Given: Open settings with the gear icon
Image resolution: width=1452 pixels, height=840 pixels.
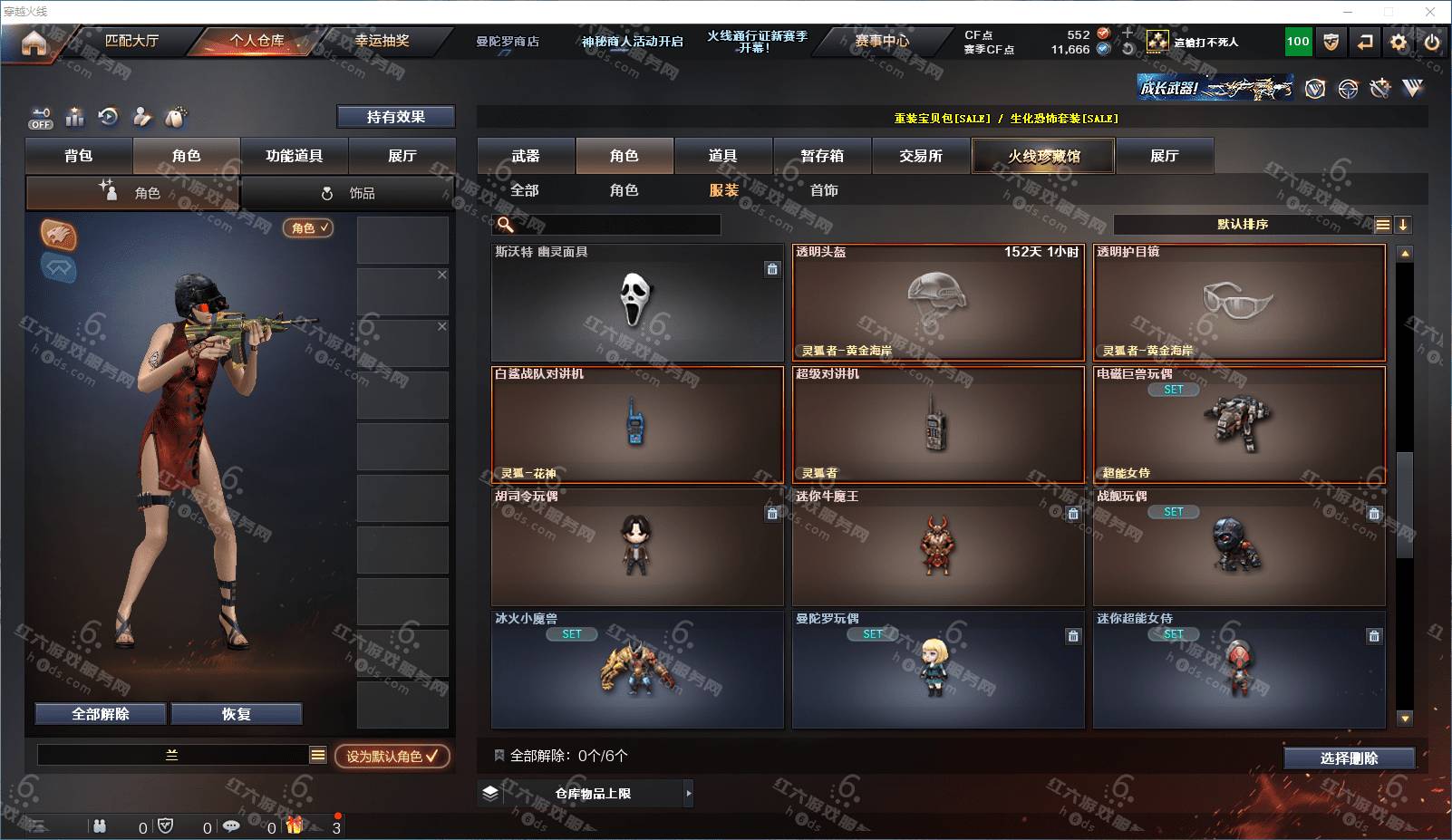Looking at the screenshot, I should tap(1399, 42).
